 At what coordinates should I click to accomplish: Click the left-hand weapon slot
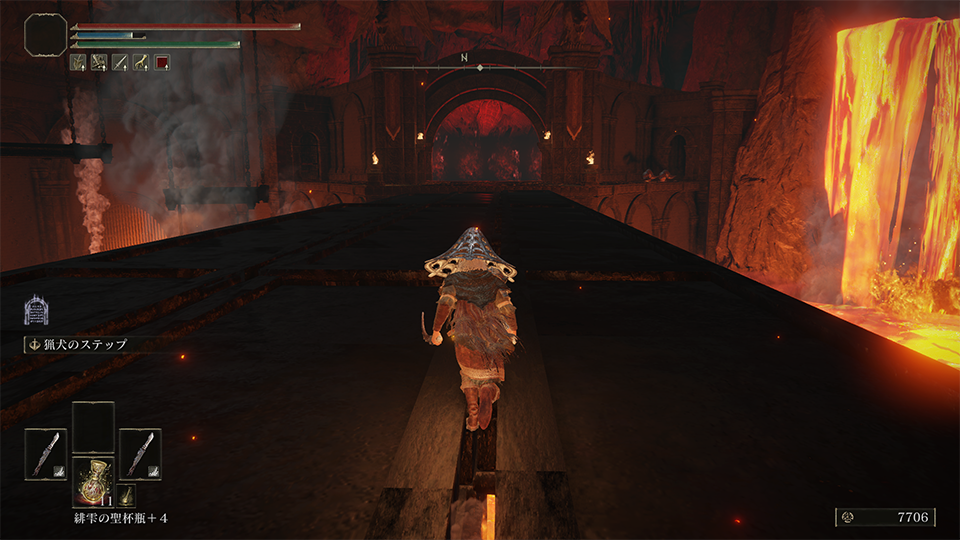(45, 452)
